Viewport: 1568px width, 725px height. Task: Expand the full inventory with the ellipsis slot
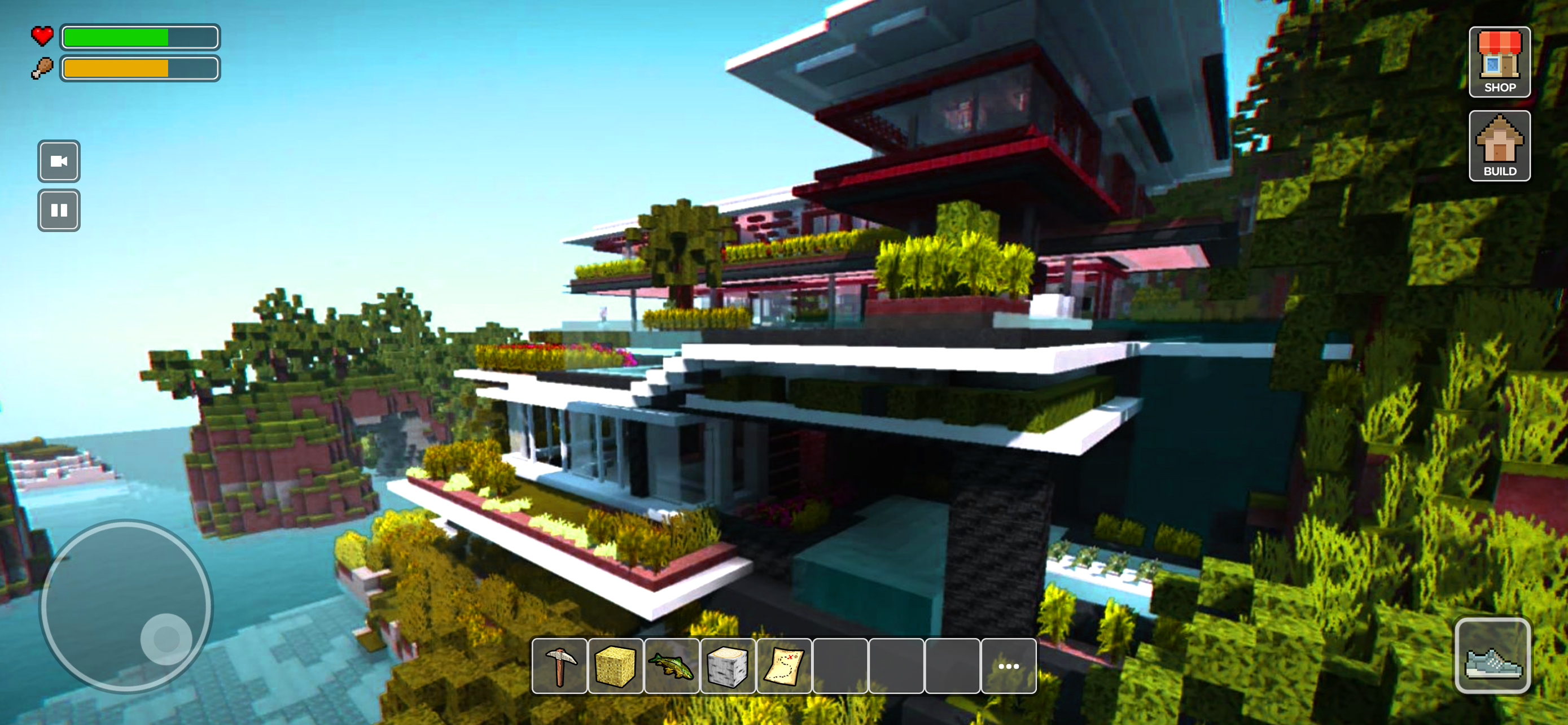[1008, 665]
